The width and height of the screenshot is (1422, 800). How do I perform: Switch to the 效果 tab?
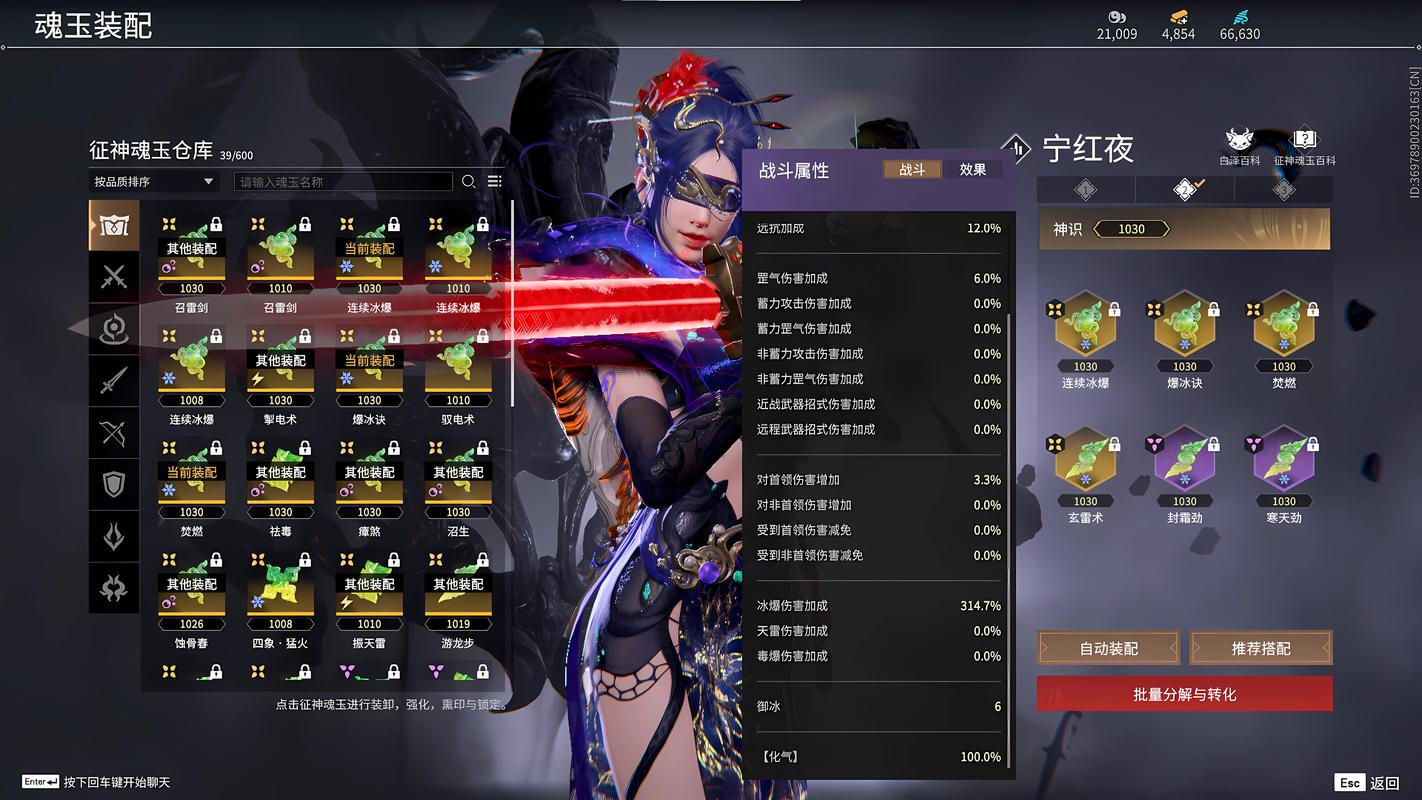pyautogui.click(x=972, y=170)
